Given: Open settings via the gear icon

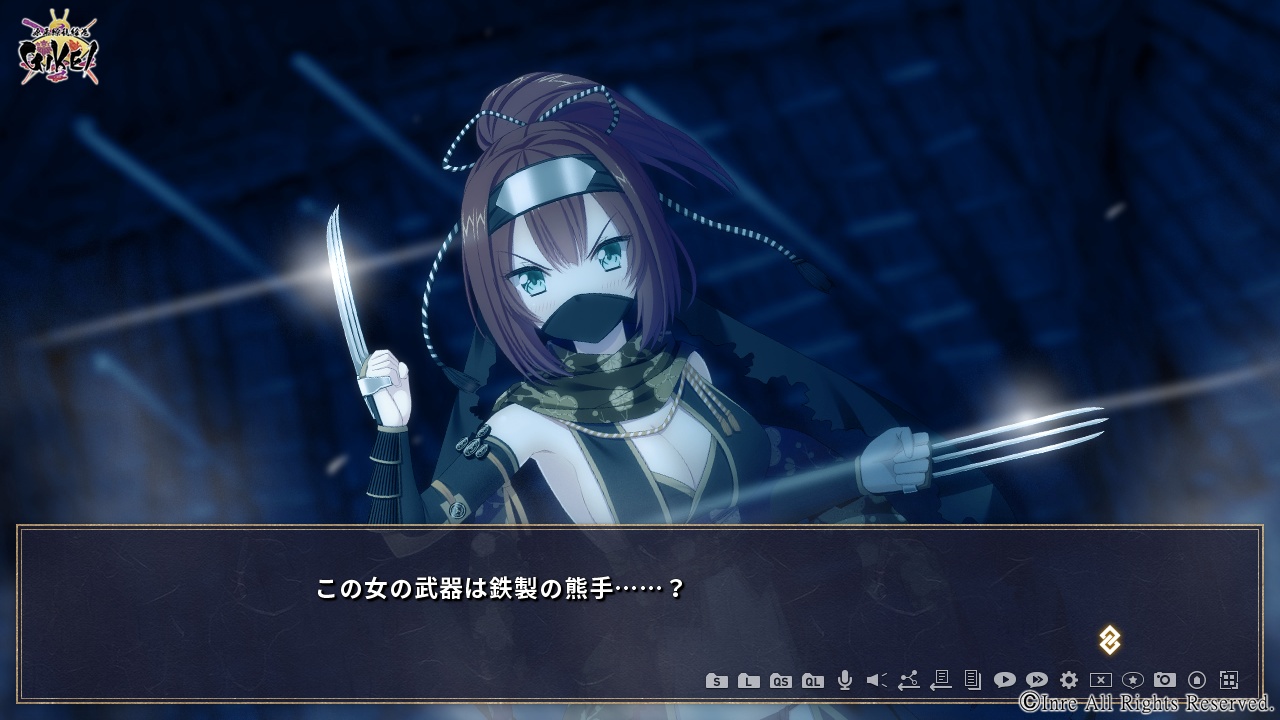Looking at the screenshot, I should tap(1069, 680).
